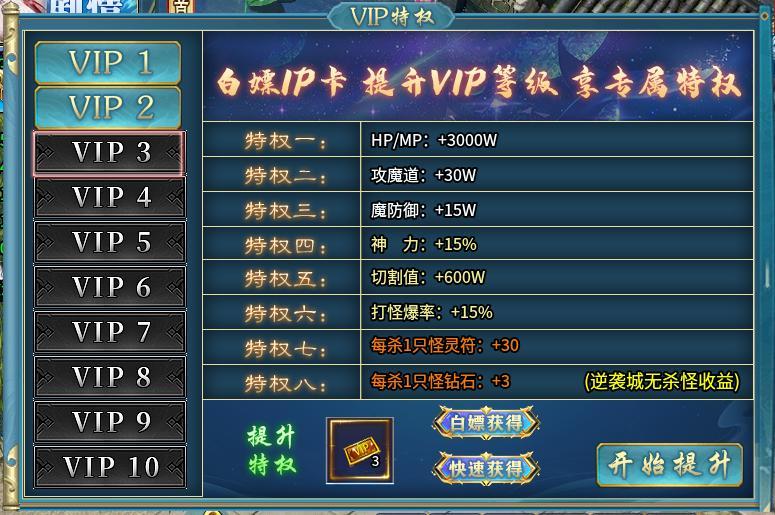Select the VIP 8 tab

tap(109, 377)
